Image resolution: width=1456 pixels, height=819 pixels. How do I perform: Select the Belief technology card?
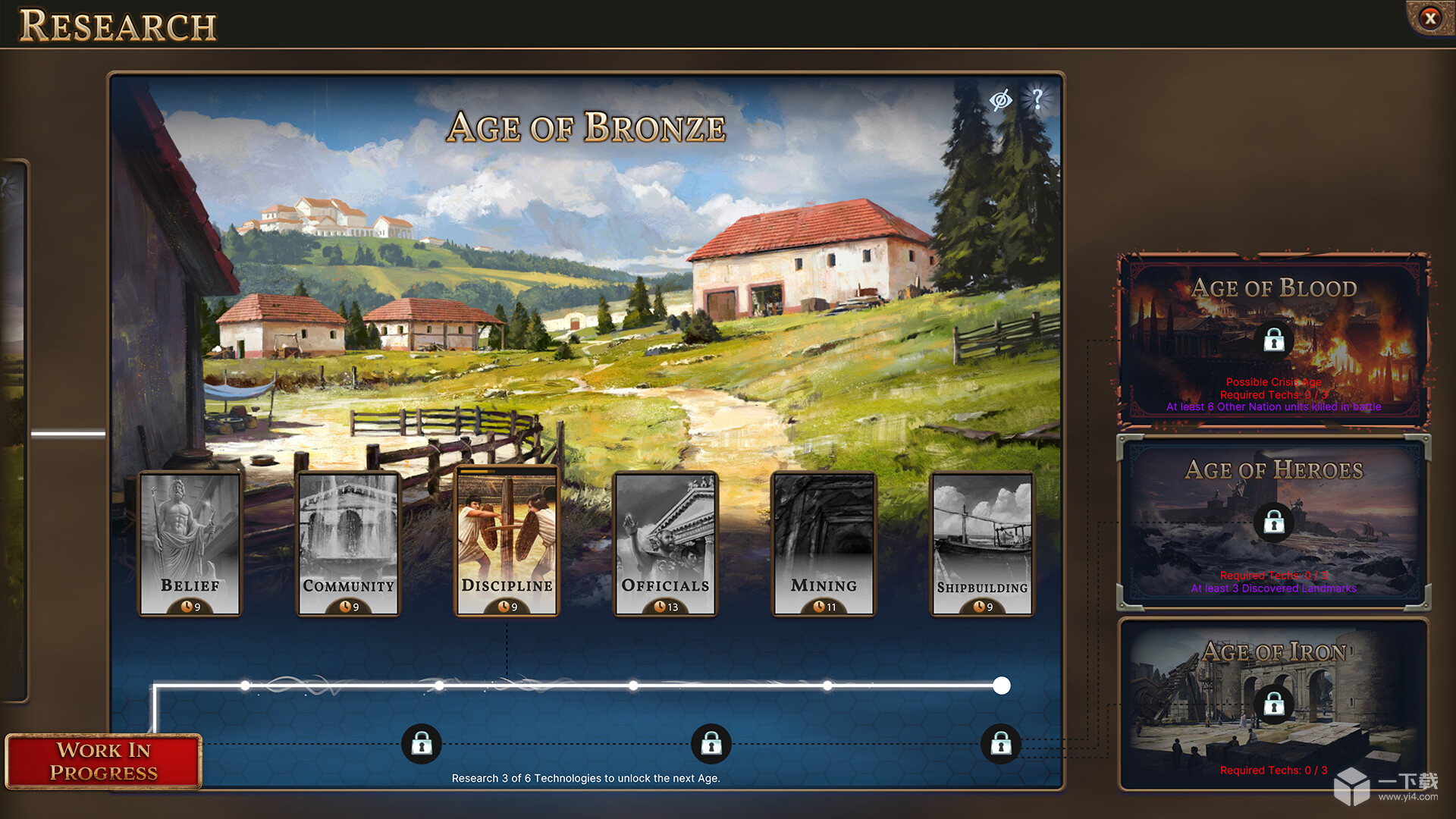click(x=190, y=543)
